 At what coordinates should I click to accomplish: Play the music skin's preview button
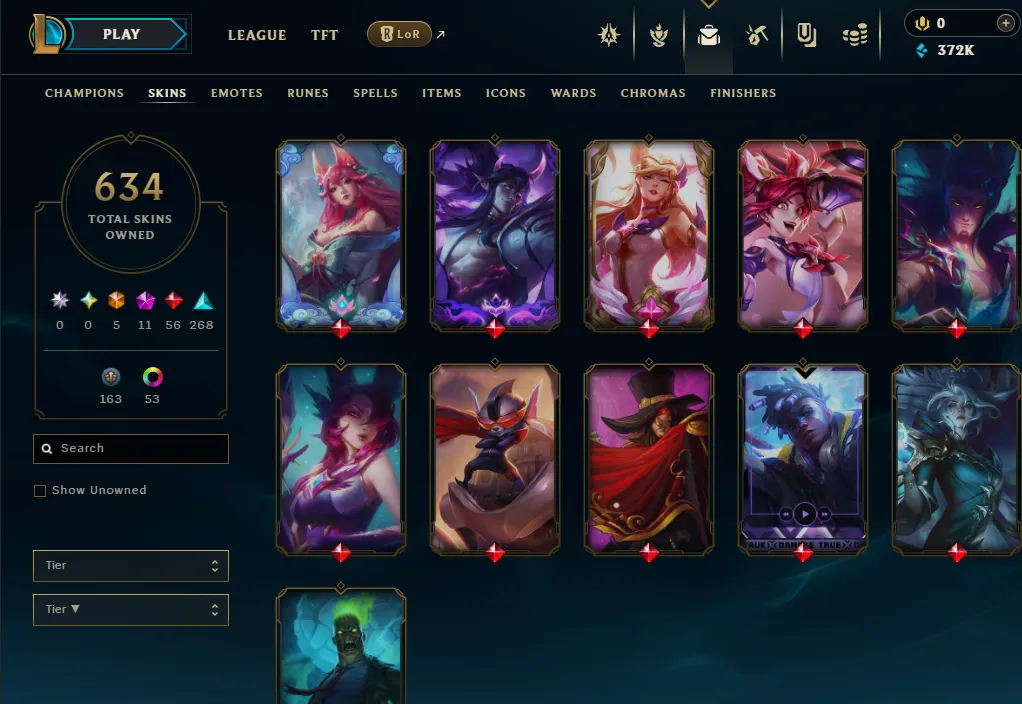(x=804, y=514)
